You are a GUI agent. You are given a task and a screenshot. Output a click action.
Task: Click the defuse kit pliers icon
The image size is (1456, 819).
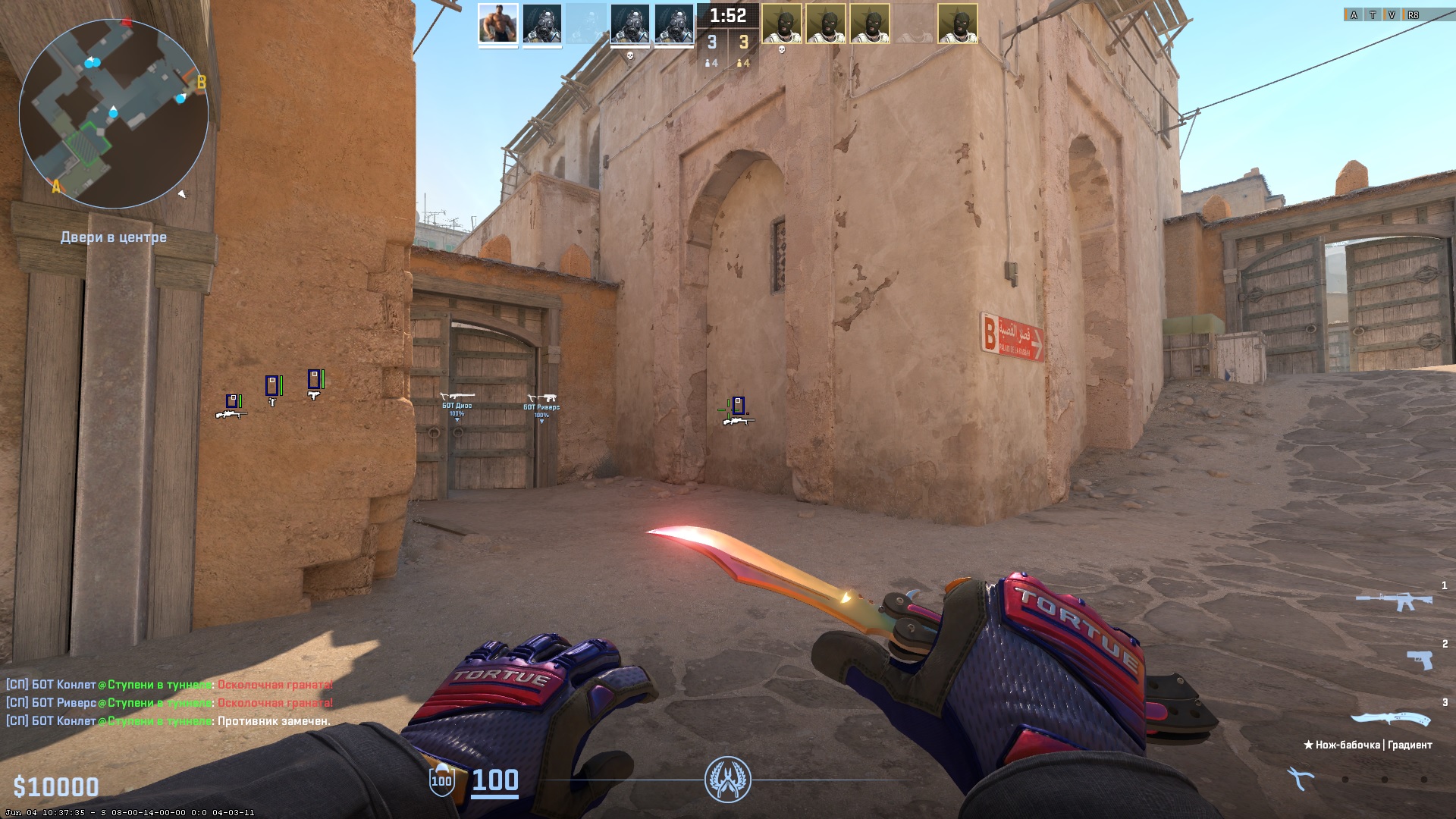[x=1300, y=778]
